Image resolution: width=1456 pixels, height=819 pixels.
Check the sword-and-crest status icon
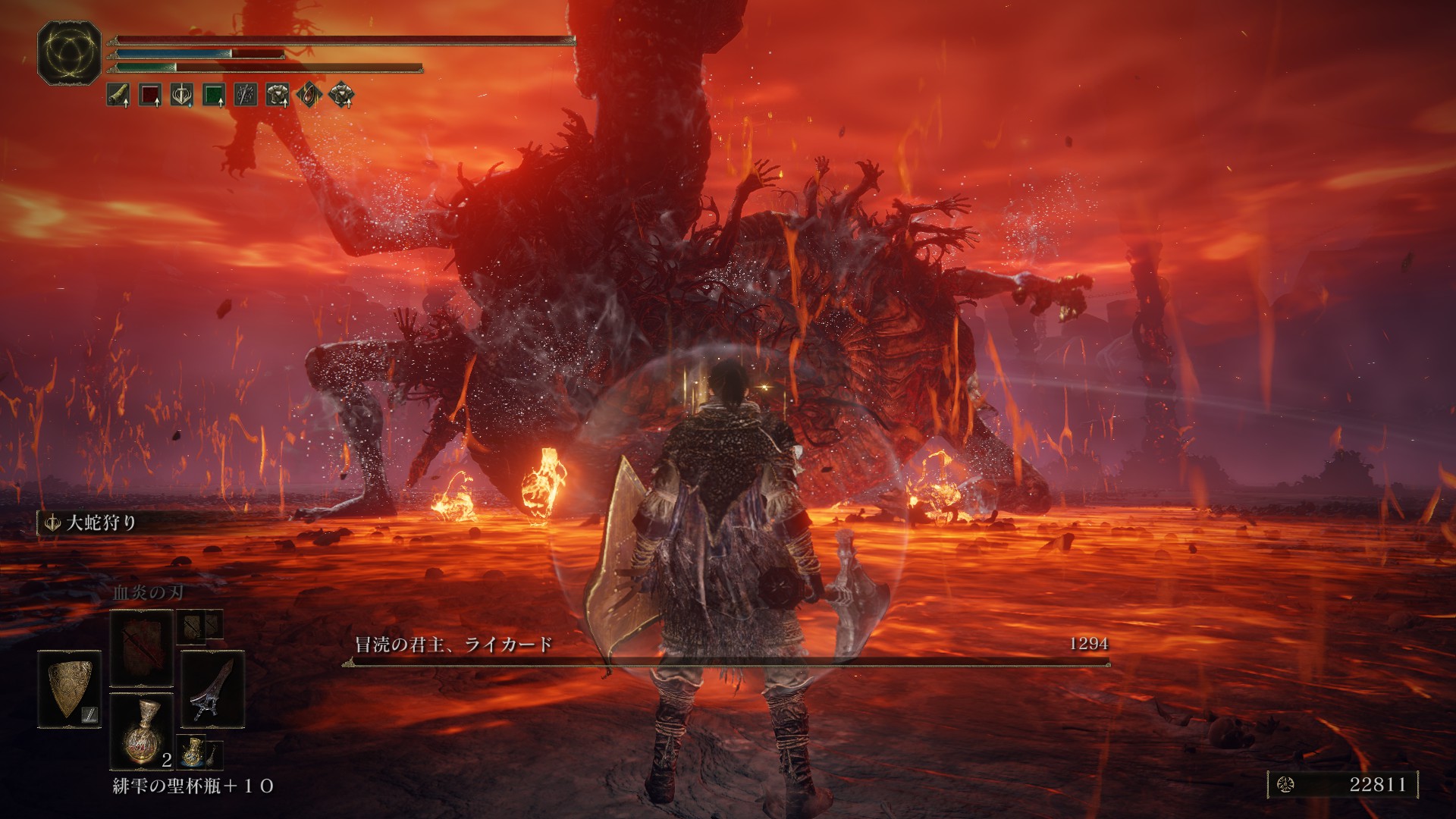pyautogui.click(x=181, y=95)
